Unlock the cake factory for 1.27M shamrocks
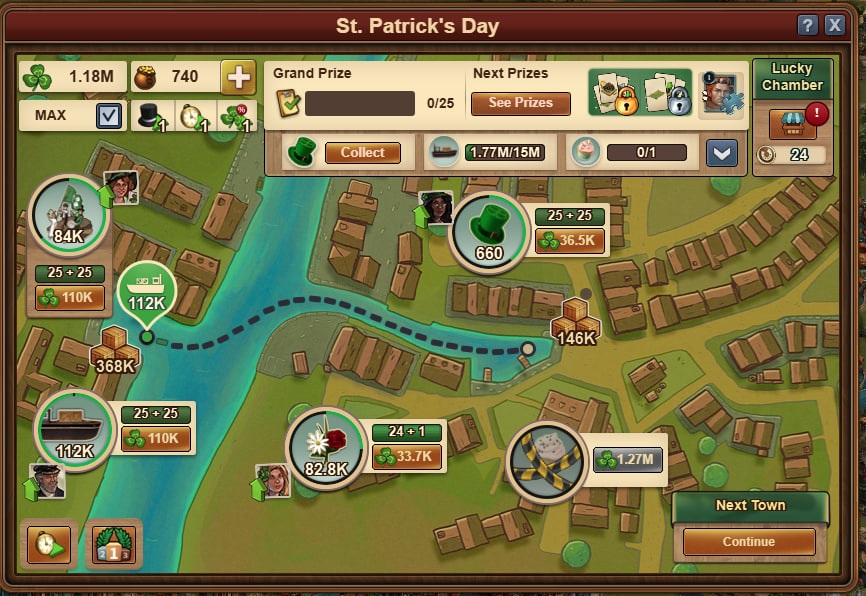This screenshot has height=596, width=866. pos(629,460)
